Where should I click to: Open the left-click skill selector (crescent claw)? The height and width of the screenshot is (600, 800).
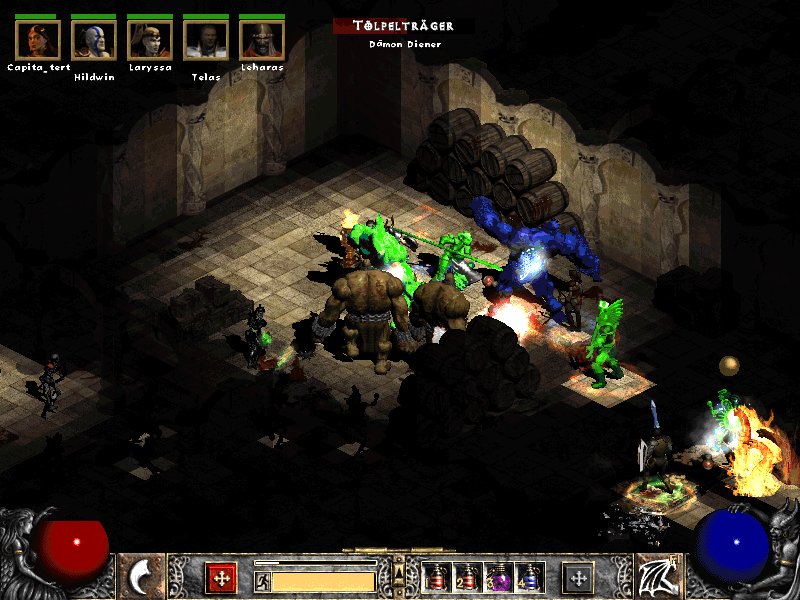click(142, 576)
